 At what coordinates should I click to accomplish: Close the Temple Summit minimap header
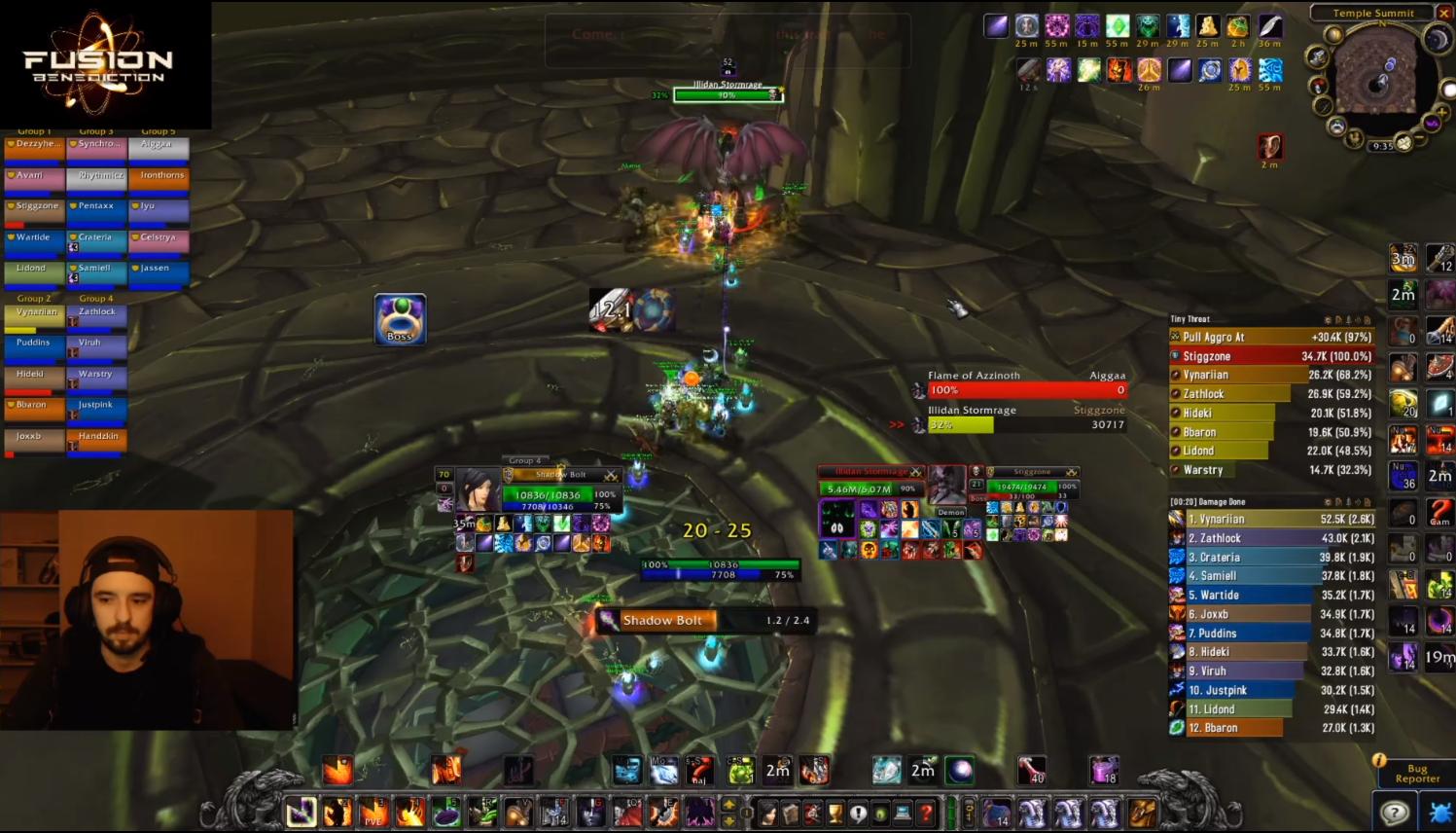(1441, 13)
